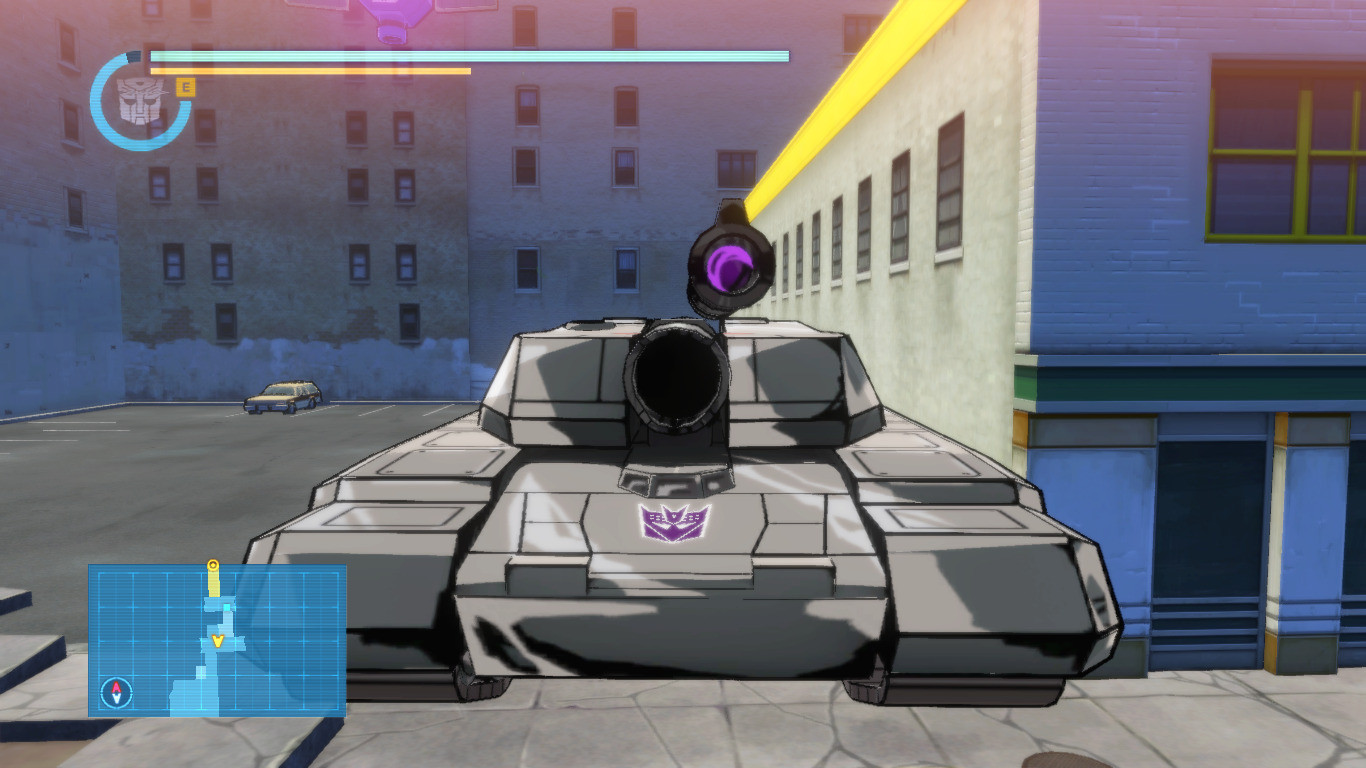Select the purple cannon muzzle above the tank
The image size is (1366, 768).
[727, 266]
